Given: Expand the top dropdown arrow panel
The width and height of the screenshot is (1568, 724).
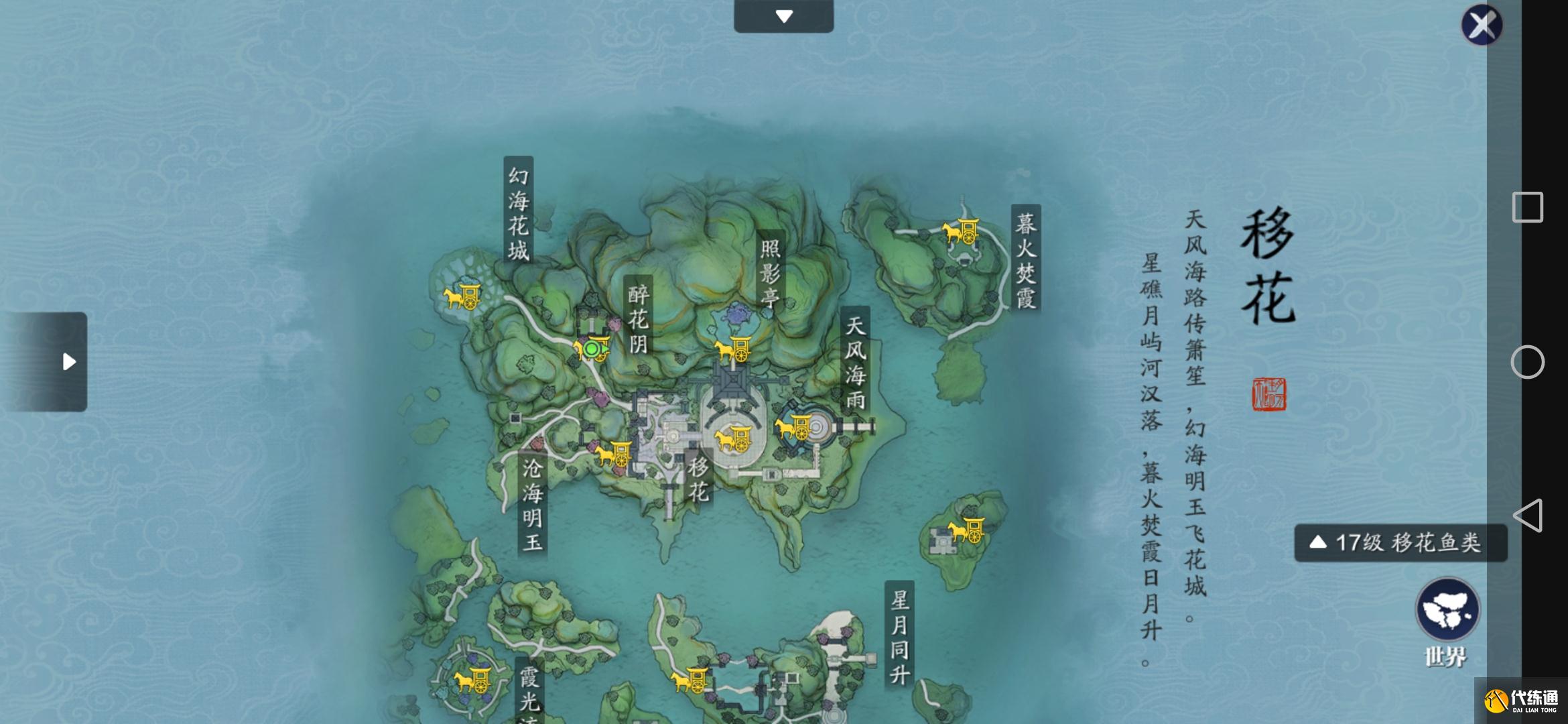Looking at the screenshot, I should 783,16.
